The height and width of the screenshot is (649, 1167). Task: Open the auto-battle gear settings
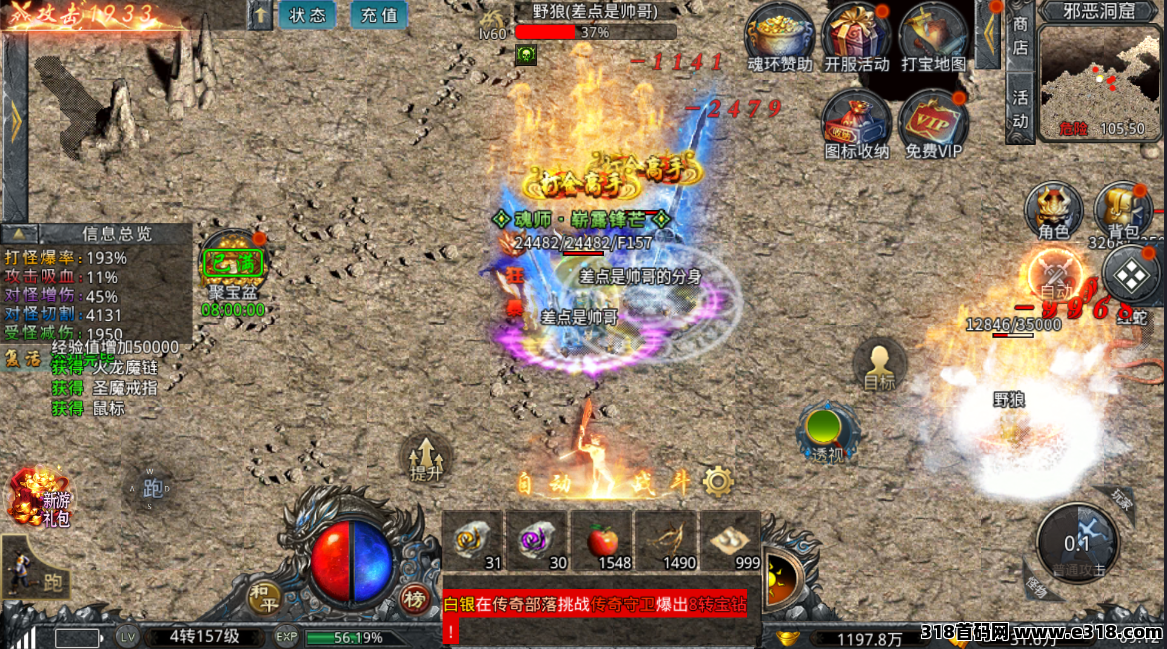click(x=718, y=482)
